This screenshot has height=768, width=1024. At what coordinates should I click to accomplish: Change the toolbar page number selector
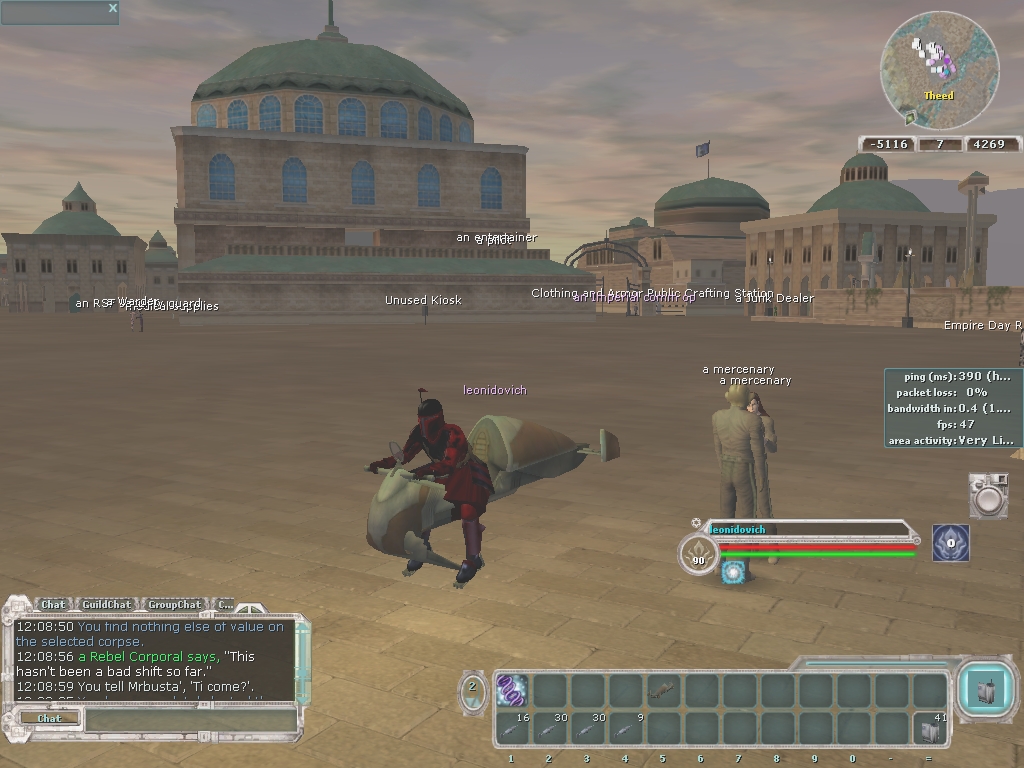[x=473, y=687]
